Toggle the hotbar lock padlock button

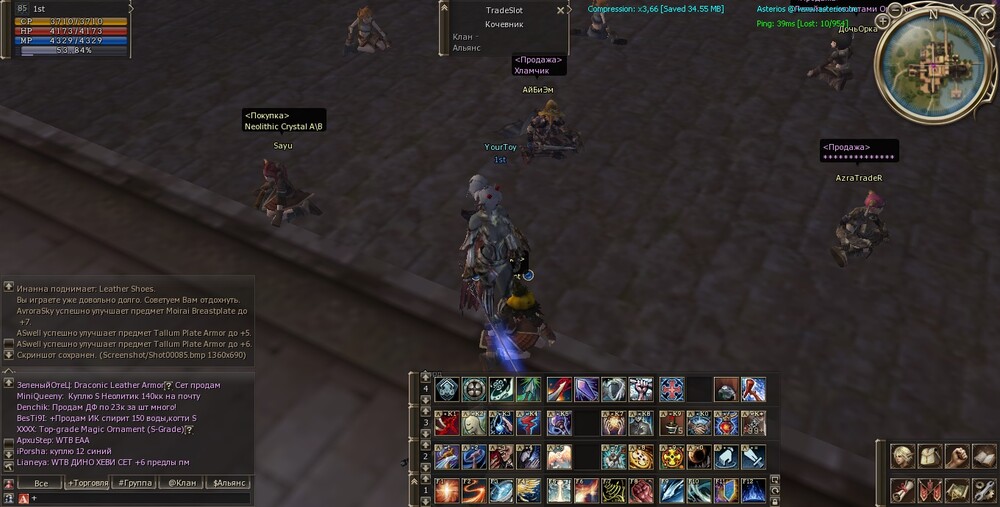(774, 498)
